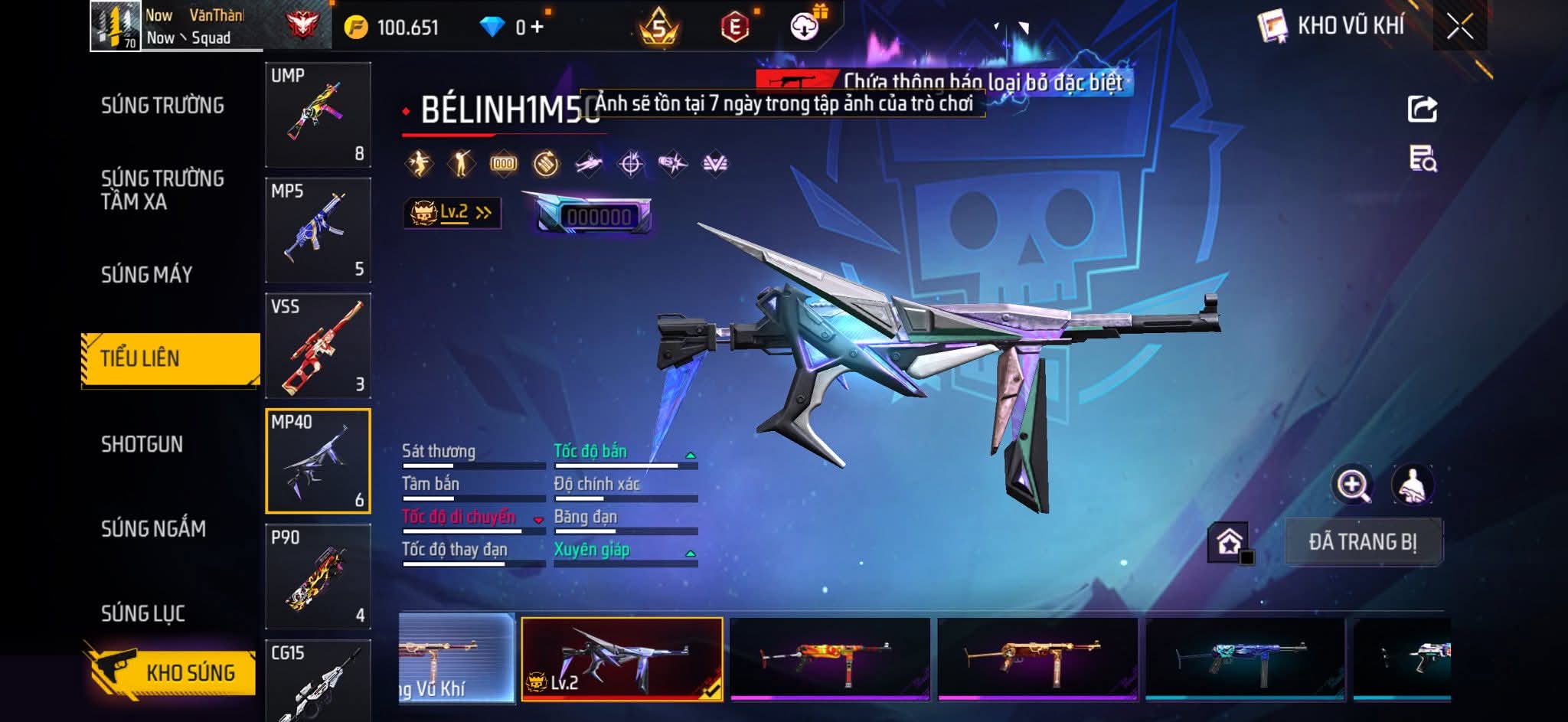Select the VSS weapon slot

[x=318, y=346]
